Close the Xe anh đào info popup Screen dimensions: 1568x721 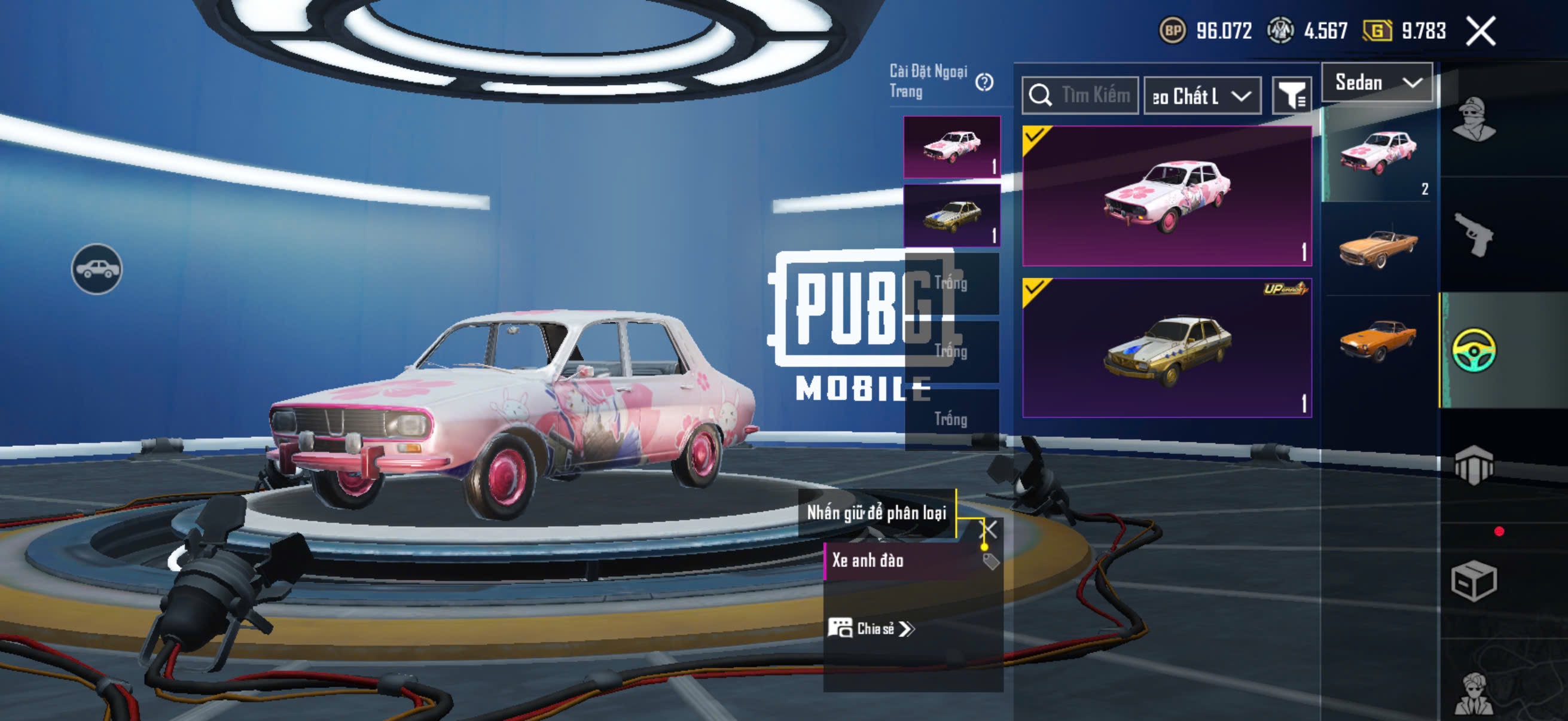point(989,528)
